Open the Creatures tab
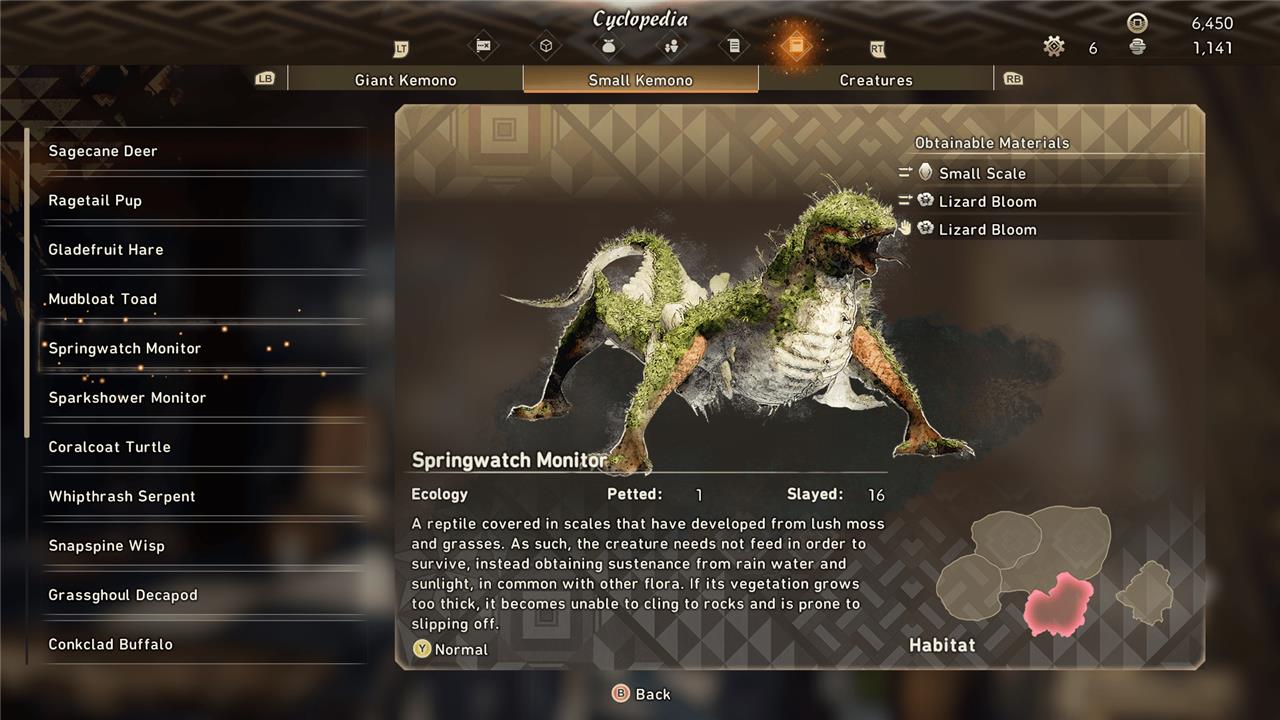Image resolution: width=1280 pixels, height=720 pixels. click(x=876, y=80)
